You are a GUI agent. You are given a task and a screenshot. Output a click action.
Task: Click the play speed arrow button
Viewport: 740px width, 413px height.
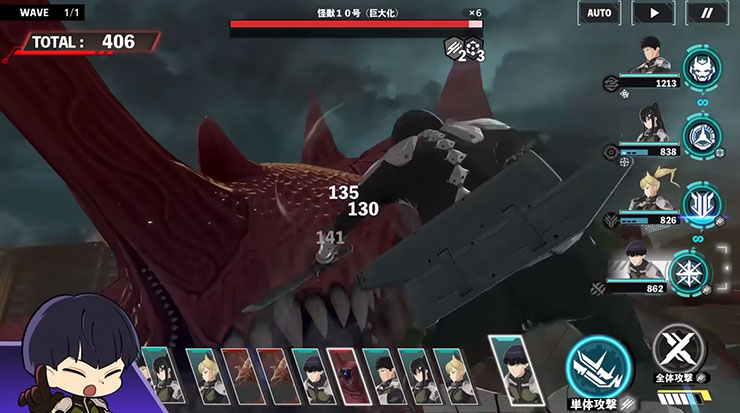pos(653,13)
